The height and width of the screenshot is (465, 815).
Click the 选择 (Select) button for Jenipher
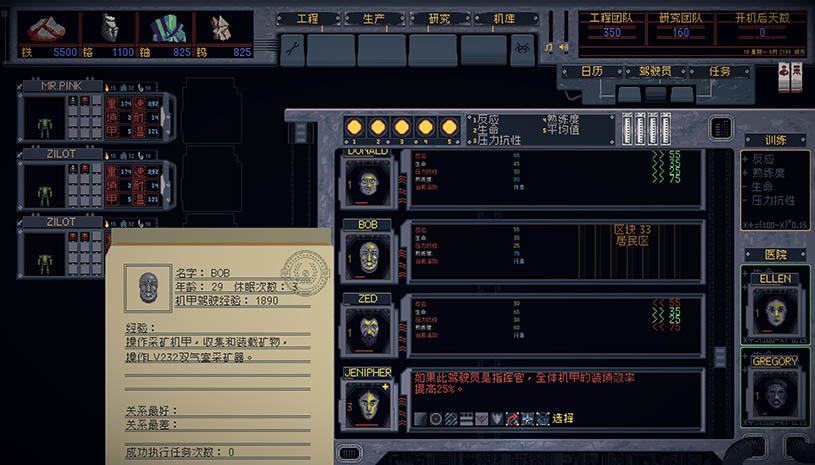[563, 418]
